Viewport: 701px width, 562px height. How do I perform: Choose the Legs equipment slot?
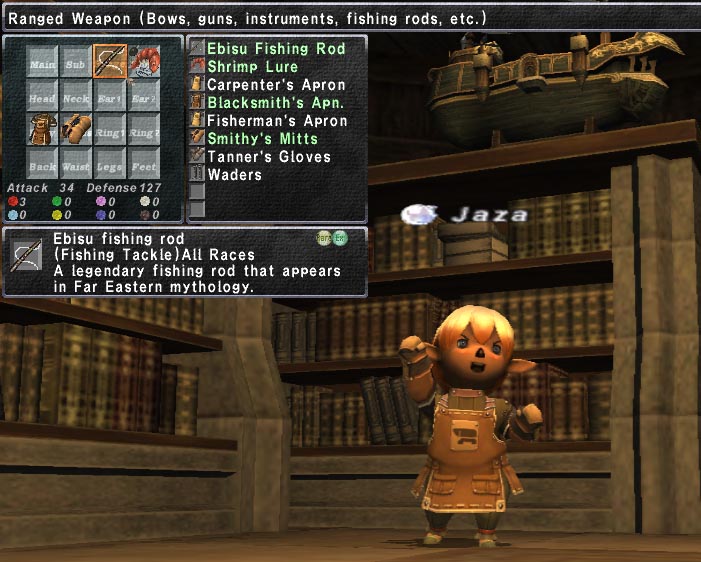tap(109, 164)
